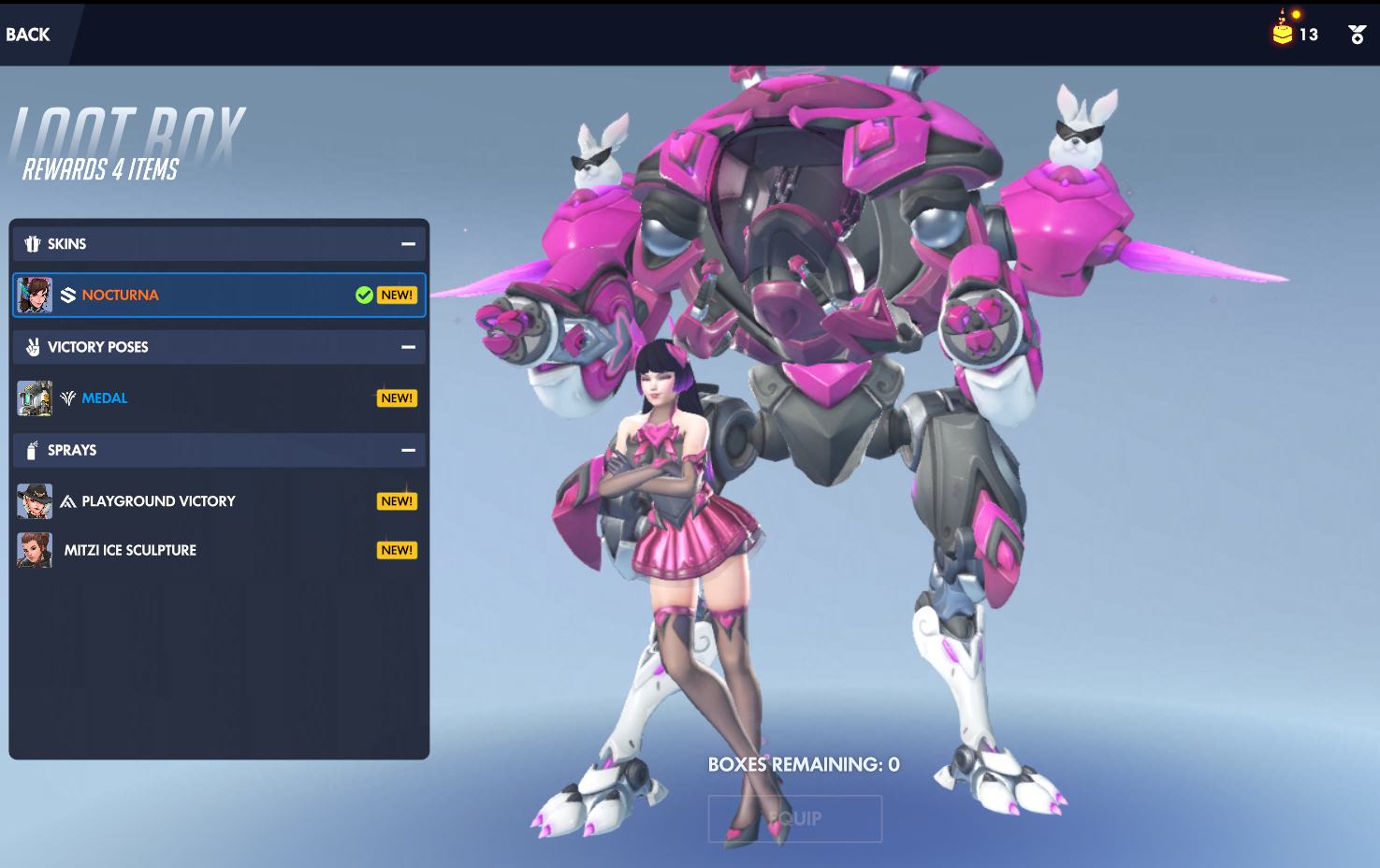1380x868 pixels.
Task: Collapse the Skins category
Action: point(408,244)
